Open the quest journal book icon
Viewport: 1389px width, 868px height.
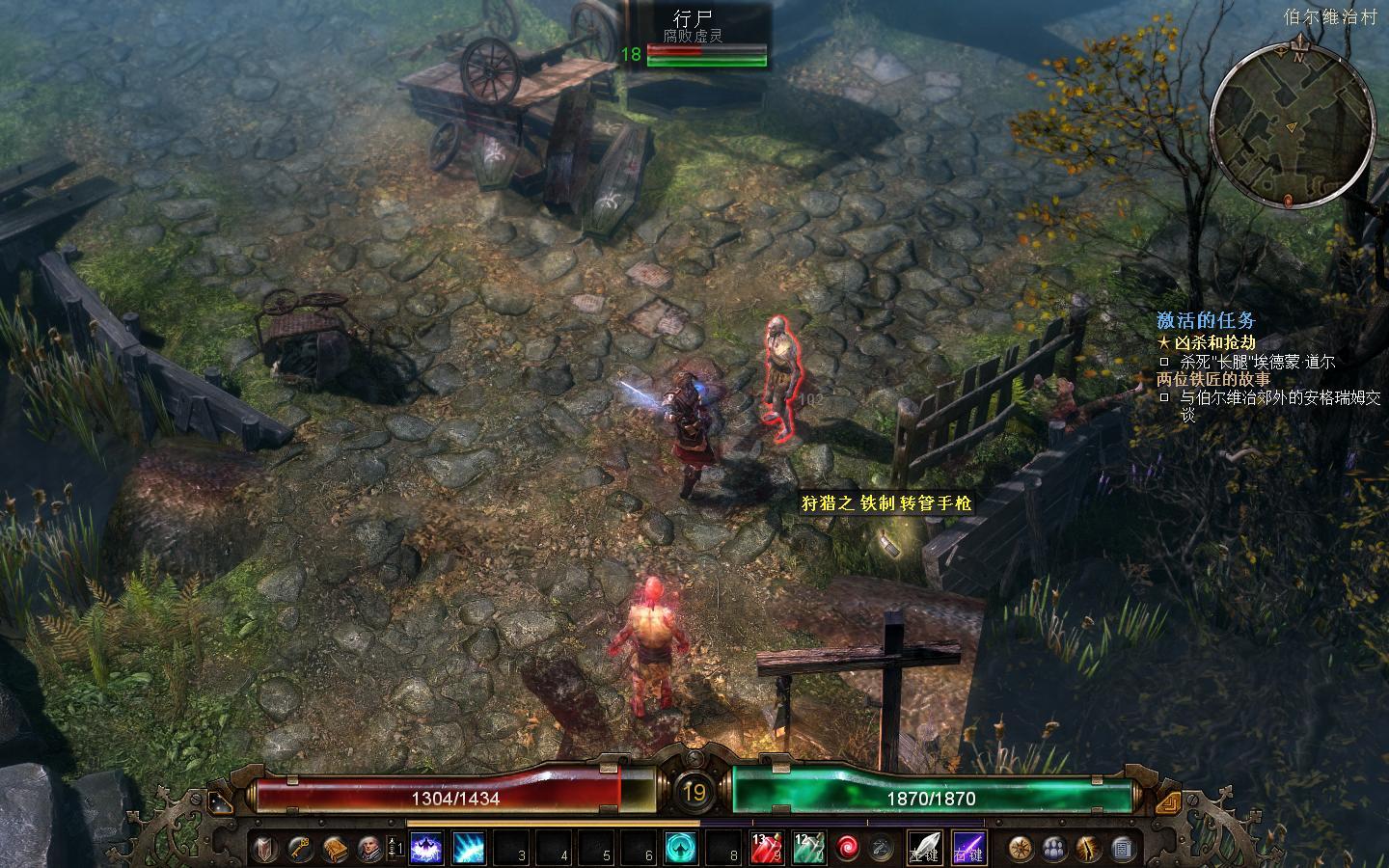point(335,849)
